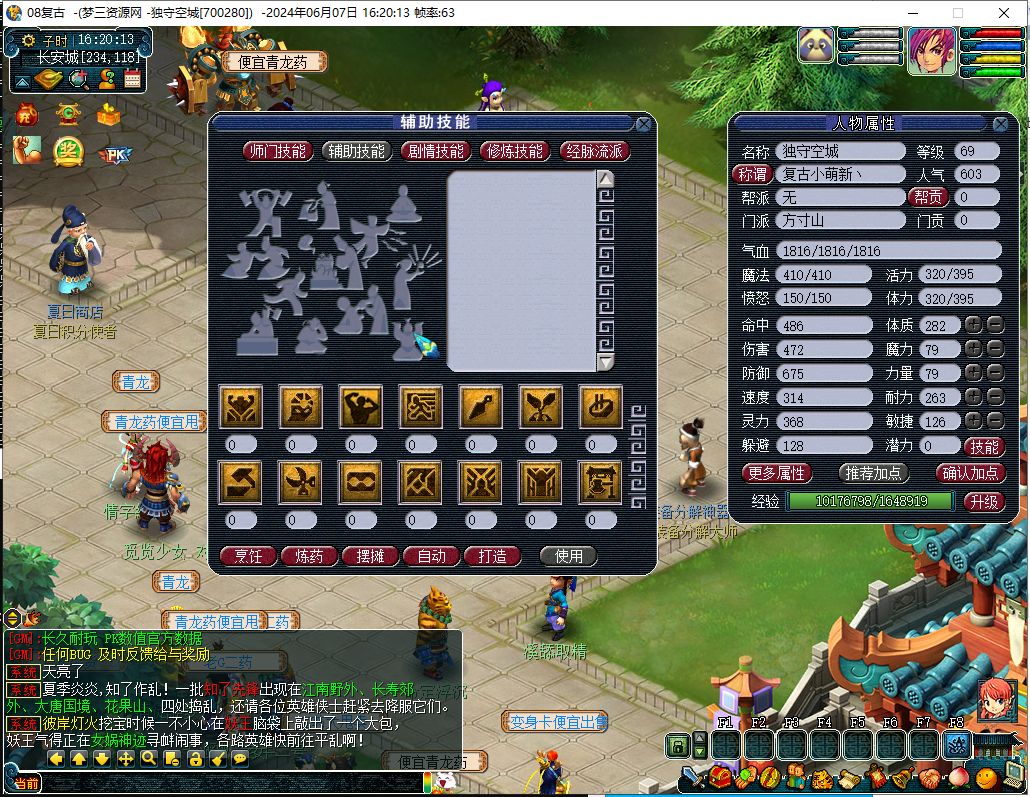The width and height of the screenshot is (1030, 797).
Task: Activate the 打造 forging button
Action: pyautogui.click(x=492, y=556)
